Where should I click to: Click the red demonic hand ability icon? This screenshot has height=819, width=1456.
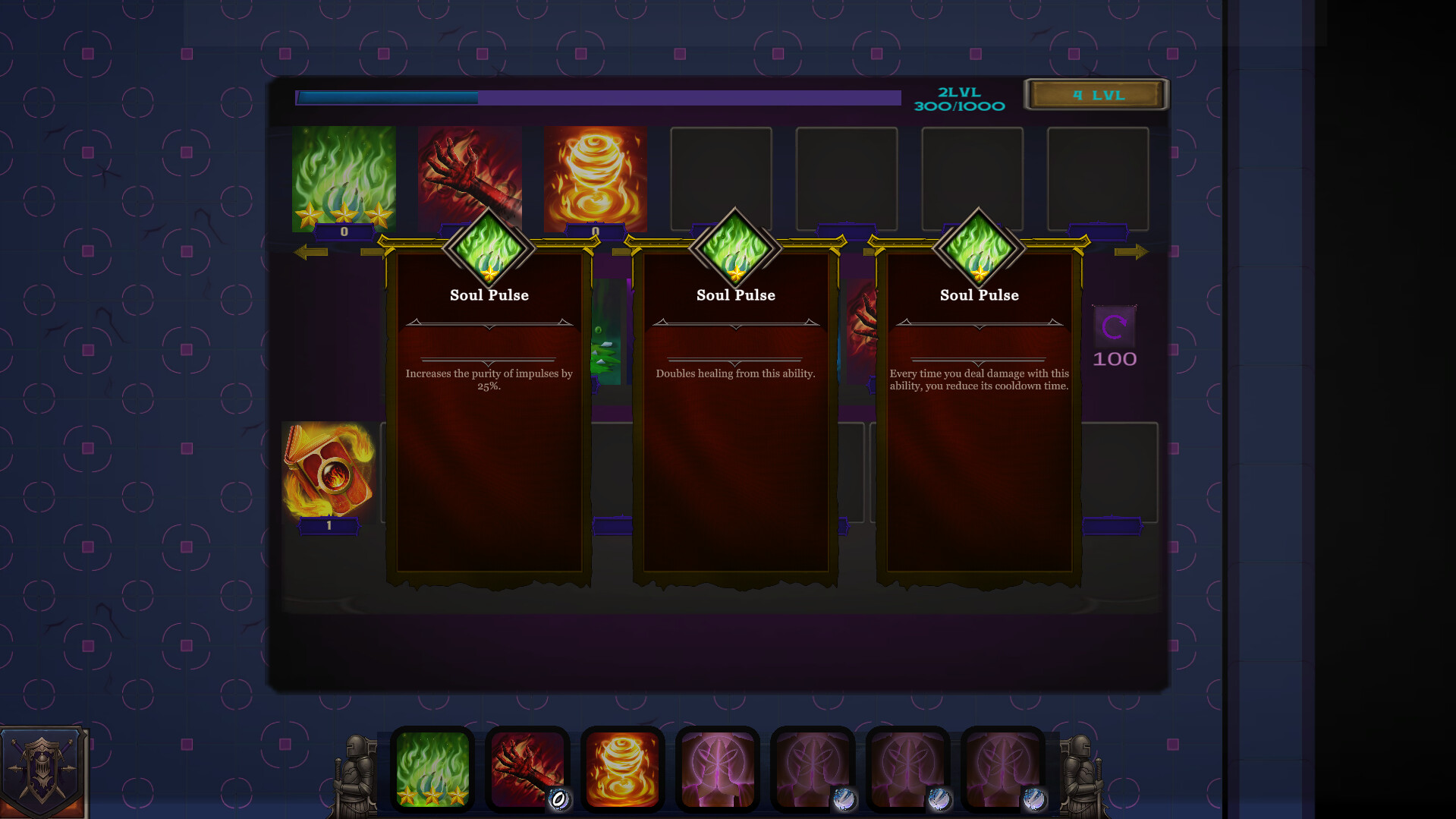pos(469,178)
